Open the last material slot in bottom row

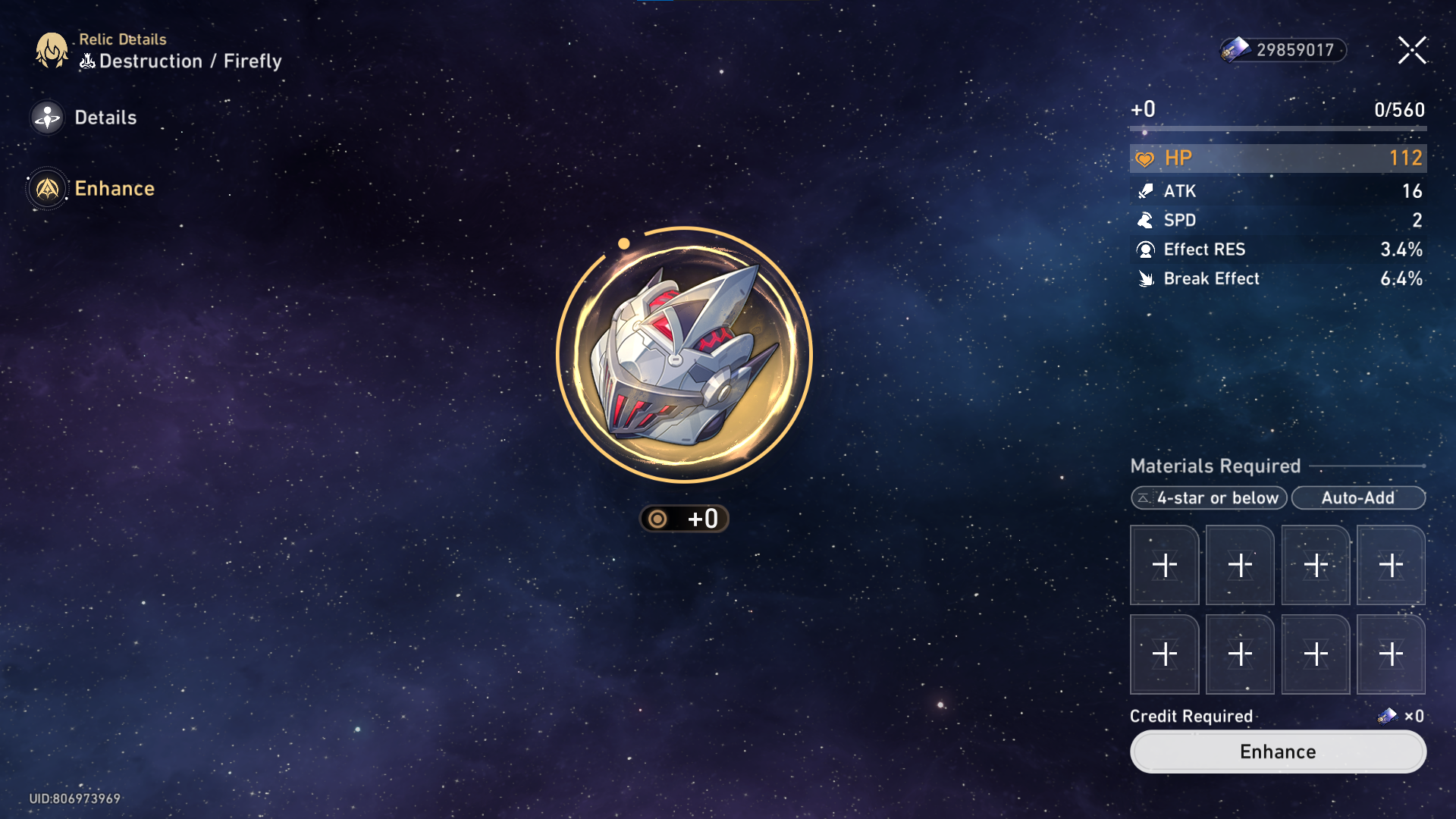(1391, 654)
